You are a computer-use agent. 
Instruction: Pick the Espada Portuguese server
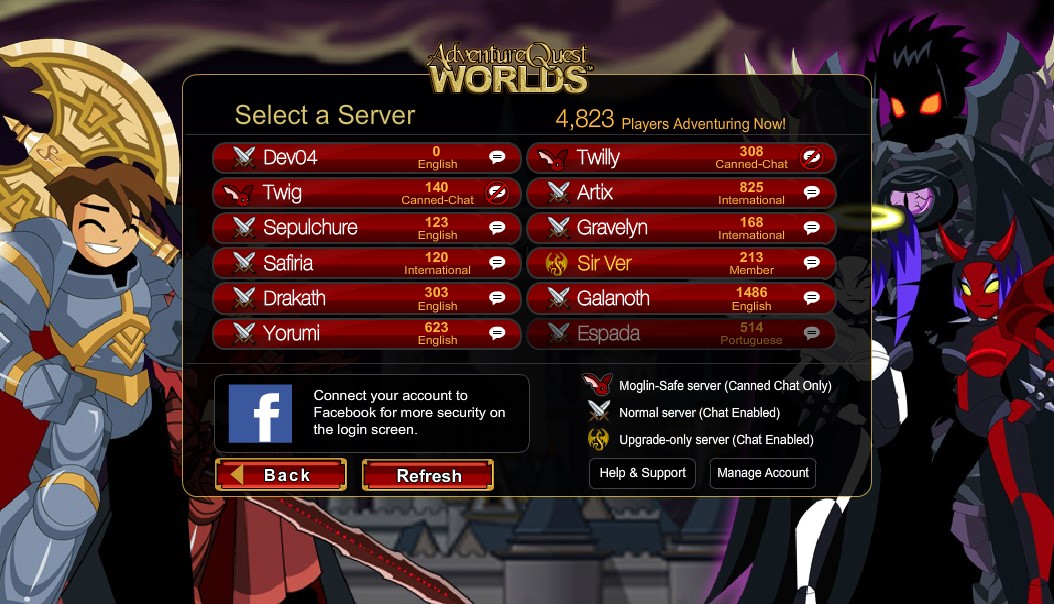point(680,333)
